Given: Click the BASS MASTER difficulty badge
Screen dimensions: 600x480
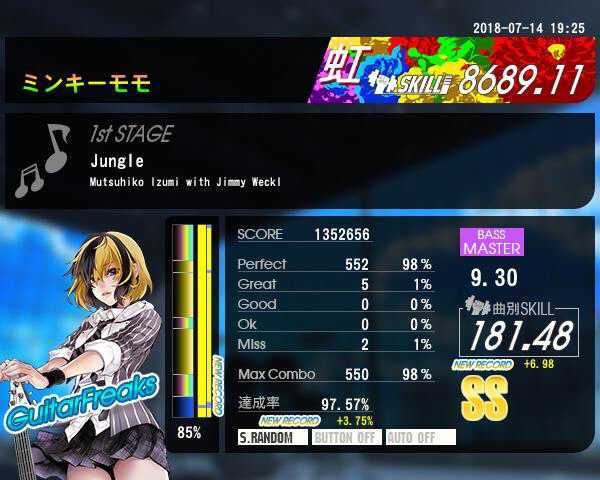Looking at the screenshot, I should 491,241.
